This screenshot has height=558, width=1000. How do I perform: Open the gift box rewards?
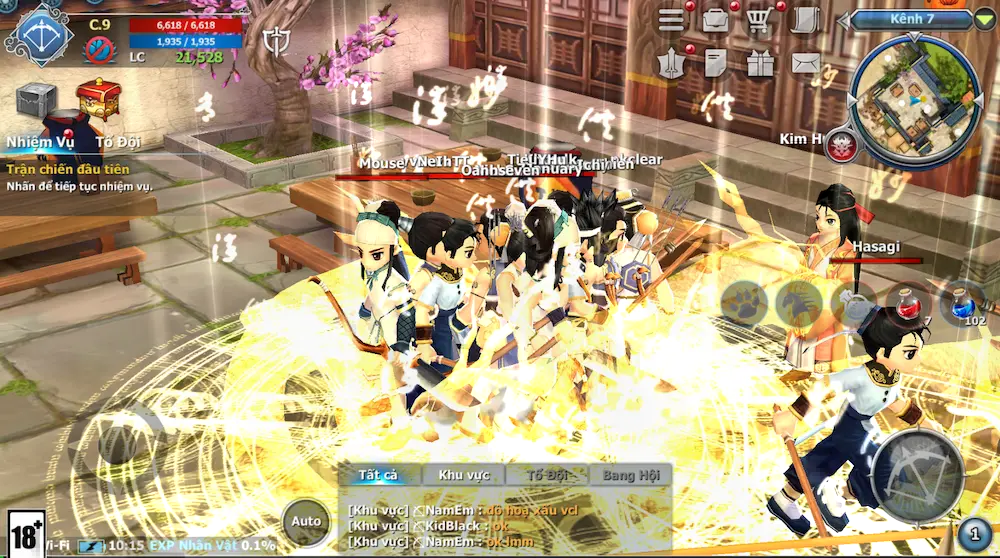[x=760, y=64]
